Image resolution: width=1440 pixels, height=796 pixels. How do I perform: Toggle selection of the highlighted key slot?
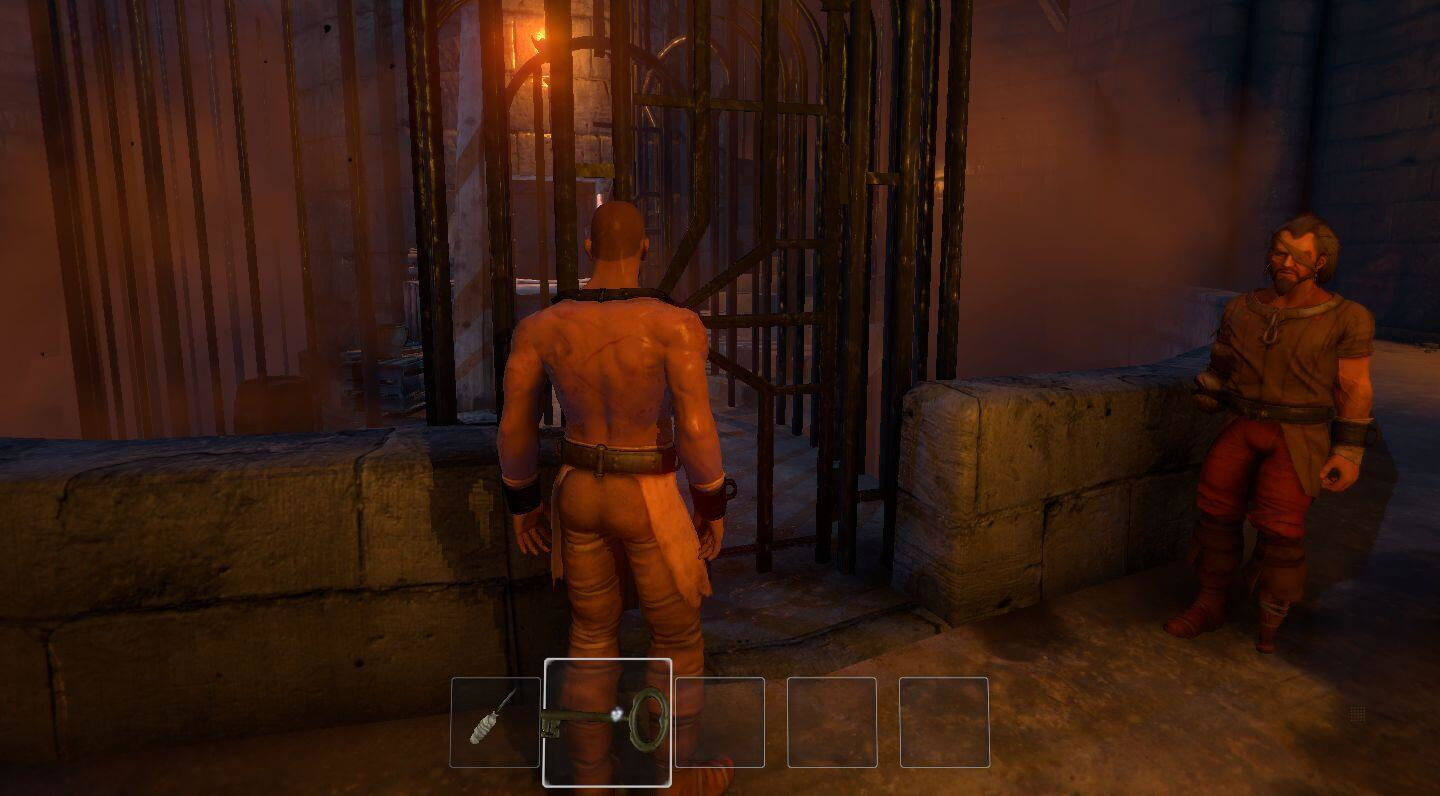tap(607, 721)
